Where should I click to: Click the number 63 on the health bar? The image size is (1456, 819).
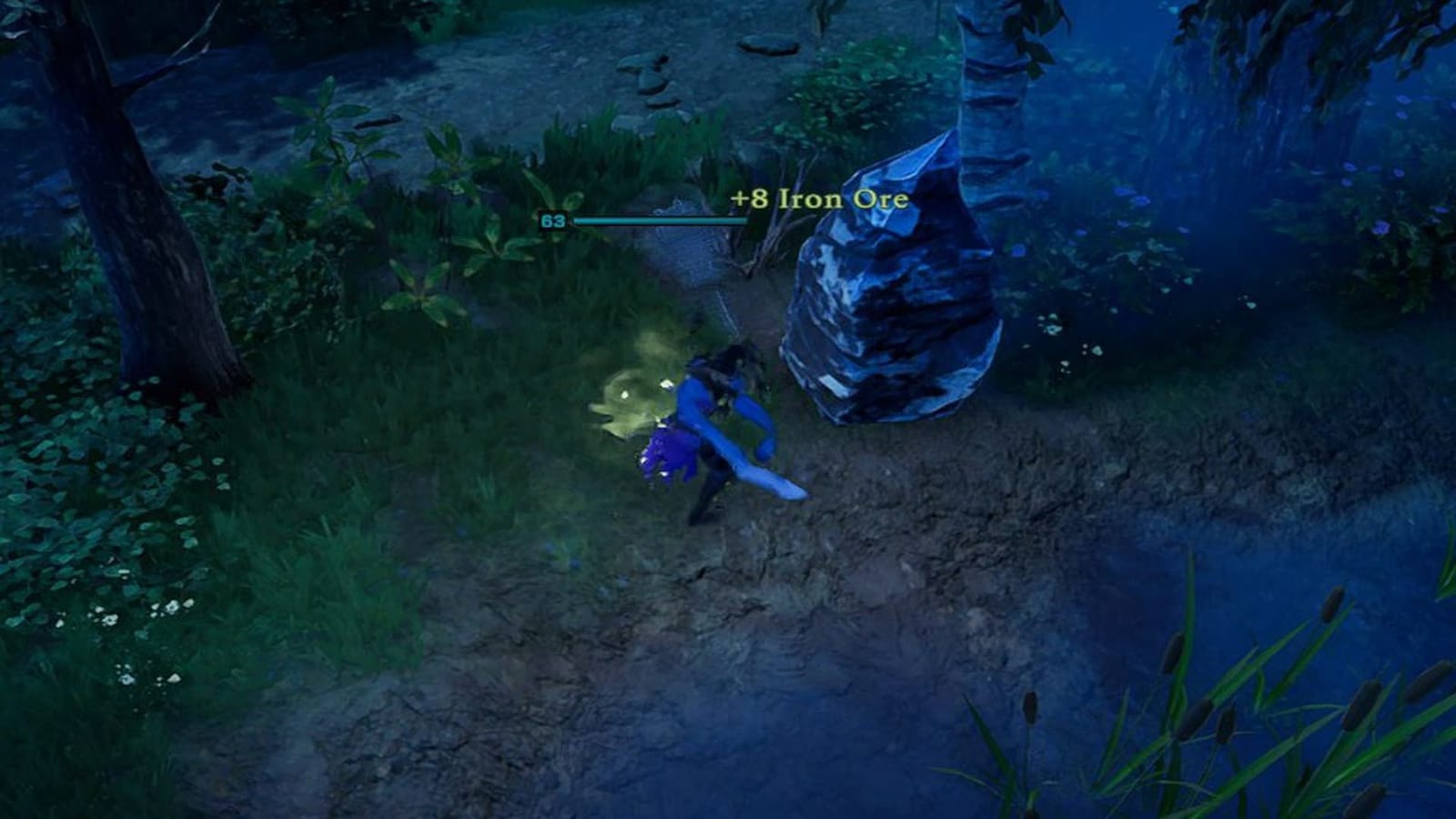tap(551, 220)
